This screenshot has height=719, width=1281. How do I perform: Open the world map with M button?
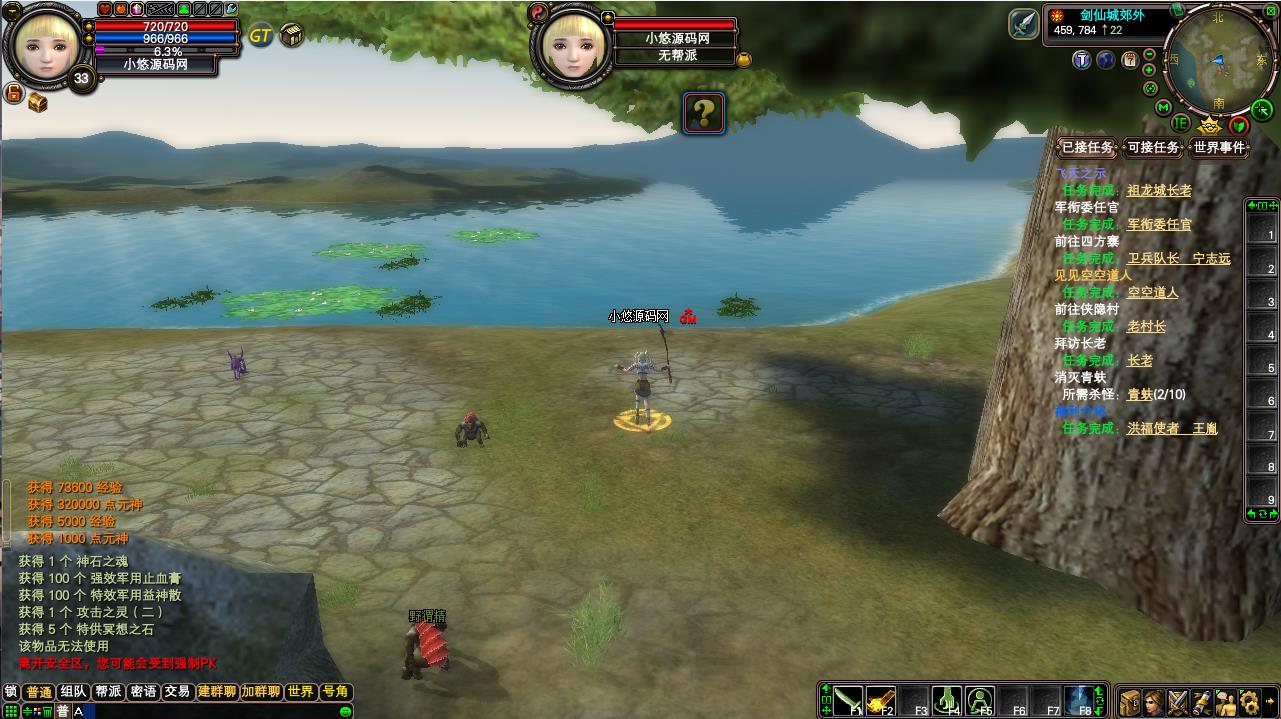point(1163,107)
